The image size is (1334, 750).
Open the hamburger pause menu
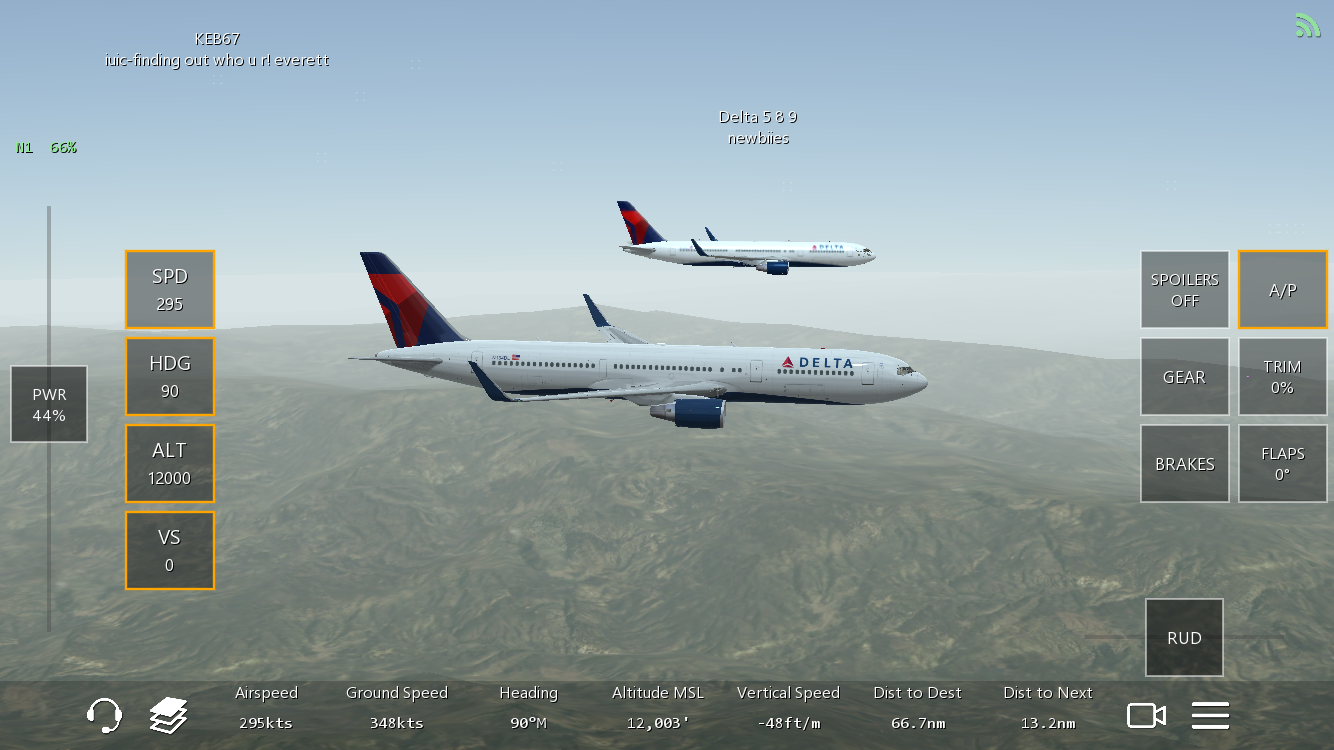click(1210, 716)
